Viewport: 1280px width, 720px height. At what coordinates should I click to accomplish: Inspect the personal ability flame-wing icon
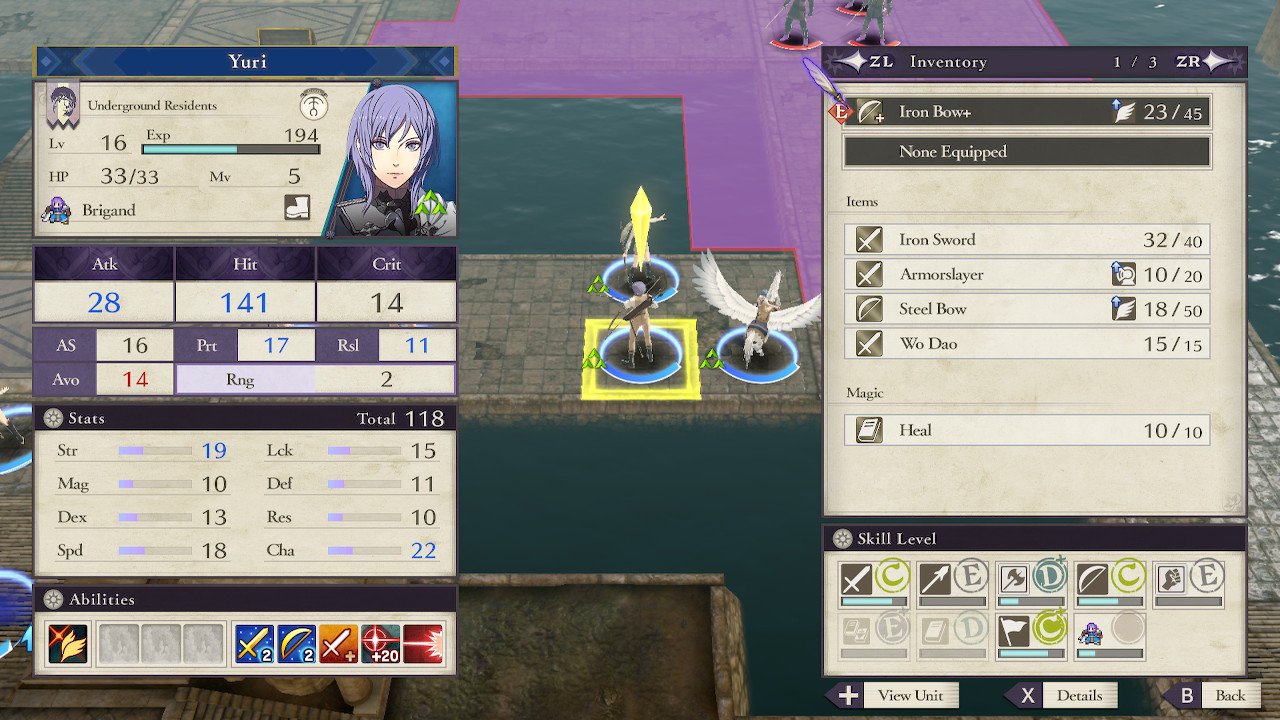[67, 645]
